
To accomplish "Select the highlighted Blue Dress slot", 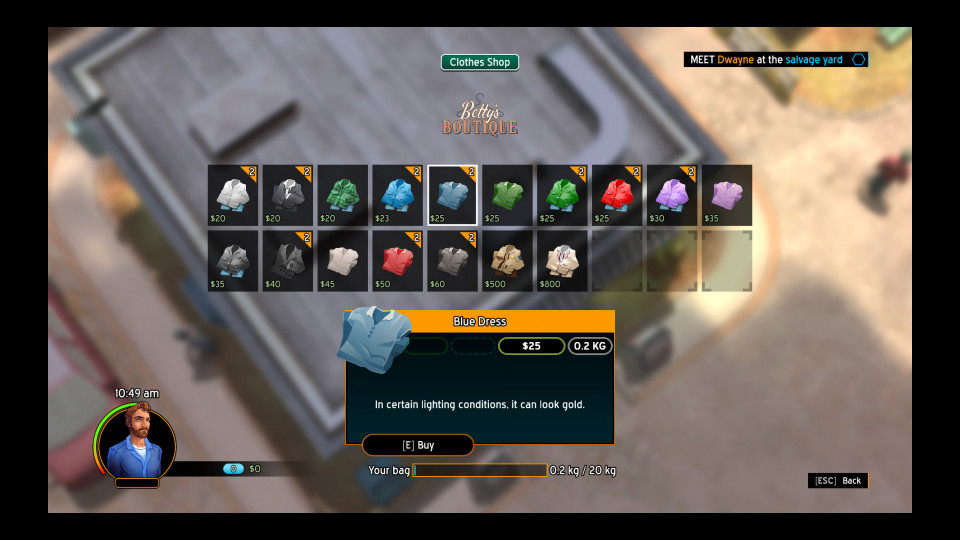I will [452, 195].
